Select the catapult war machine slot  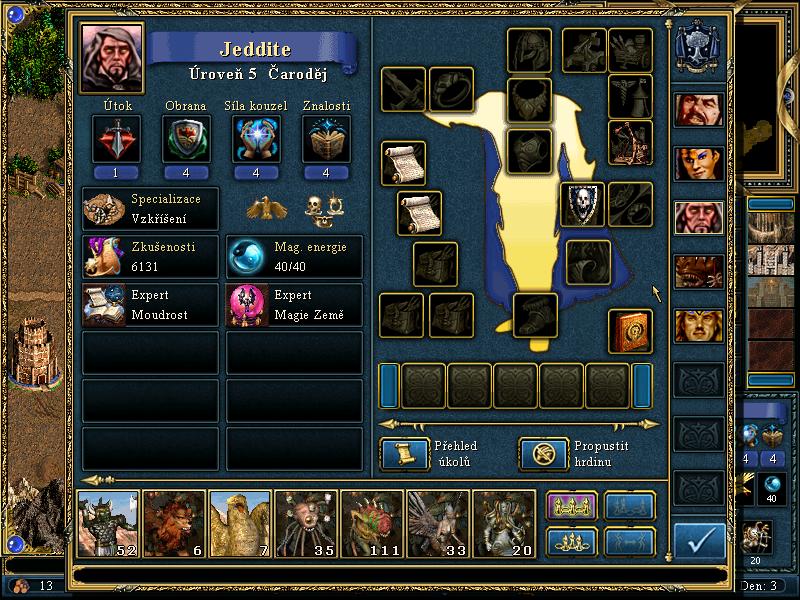(630, 141)
